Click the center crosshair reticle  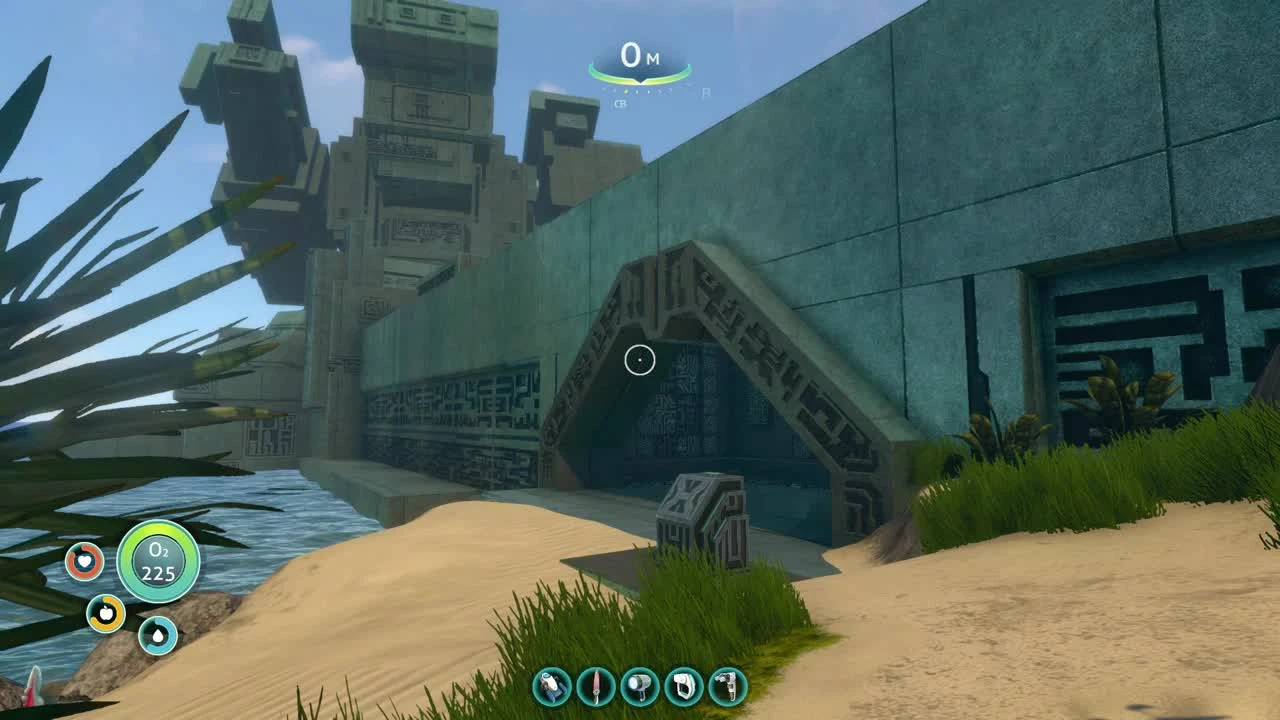click(640, 360)
